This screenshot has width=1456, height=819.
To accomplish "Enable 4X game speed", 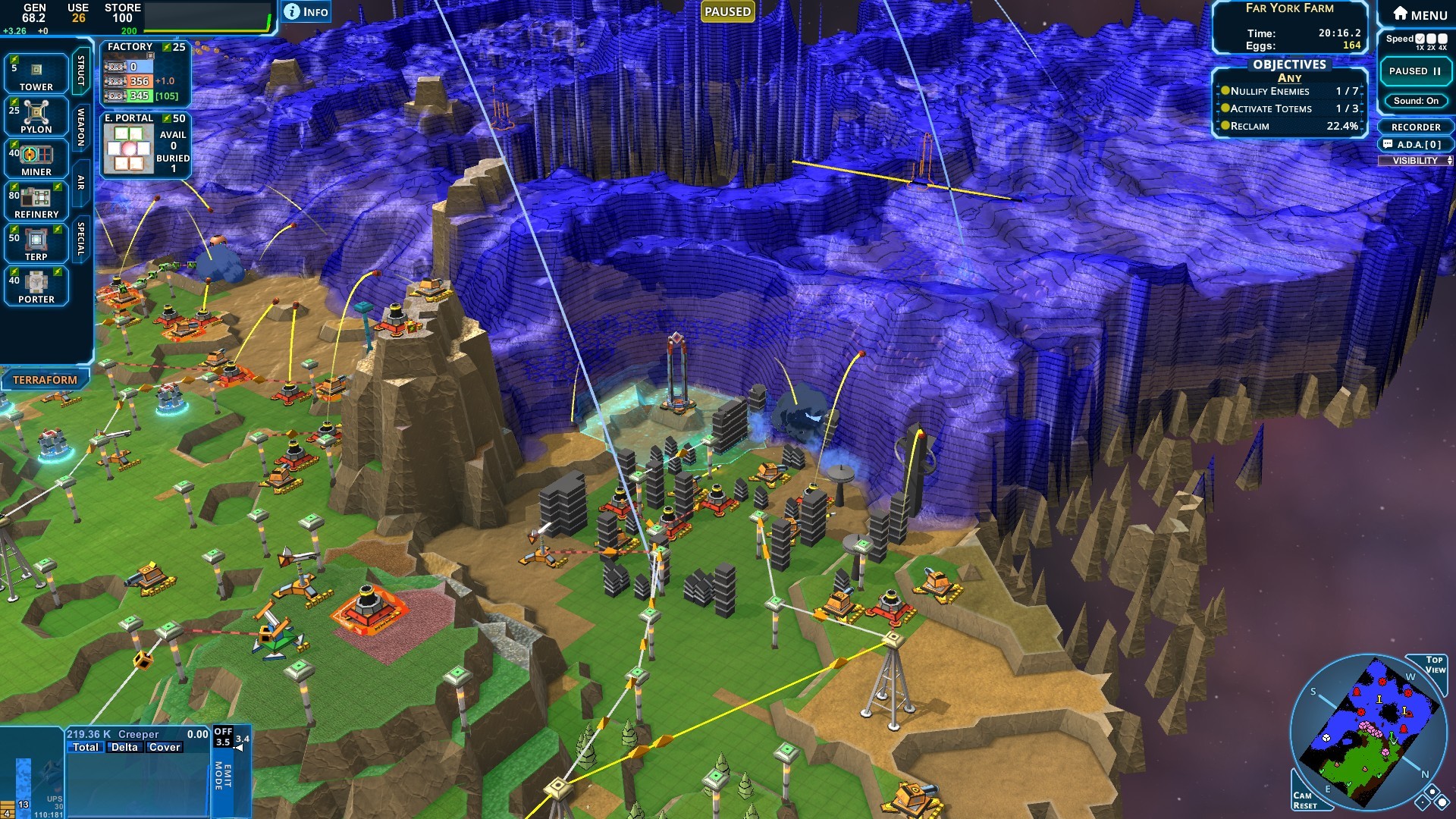I will (x=1442, y=38).
